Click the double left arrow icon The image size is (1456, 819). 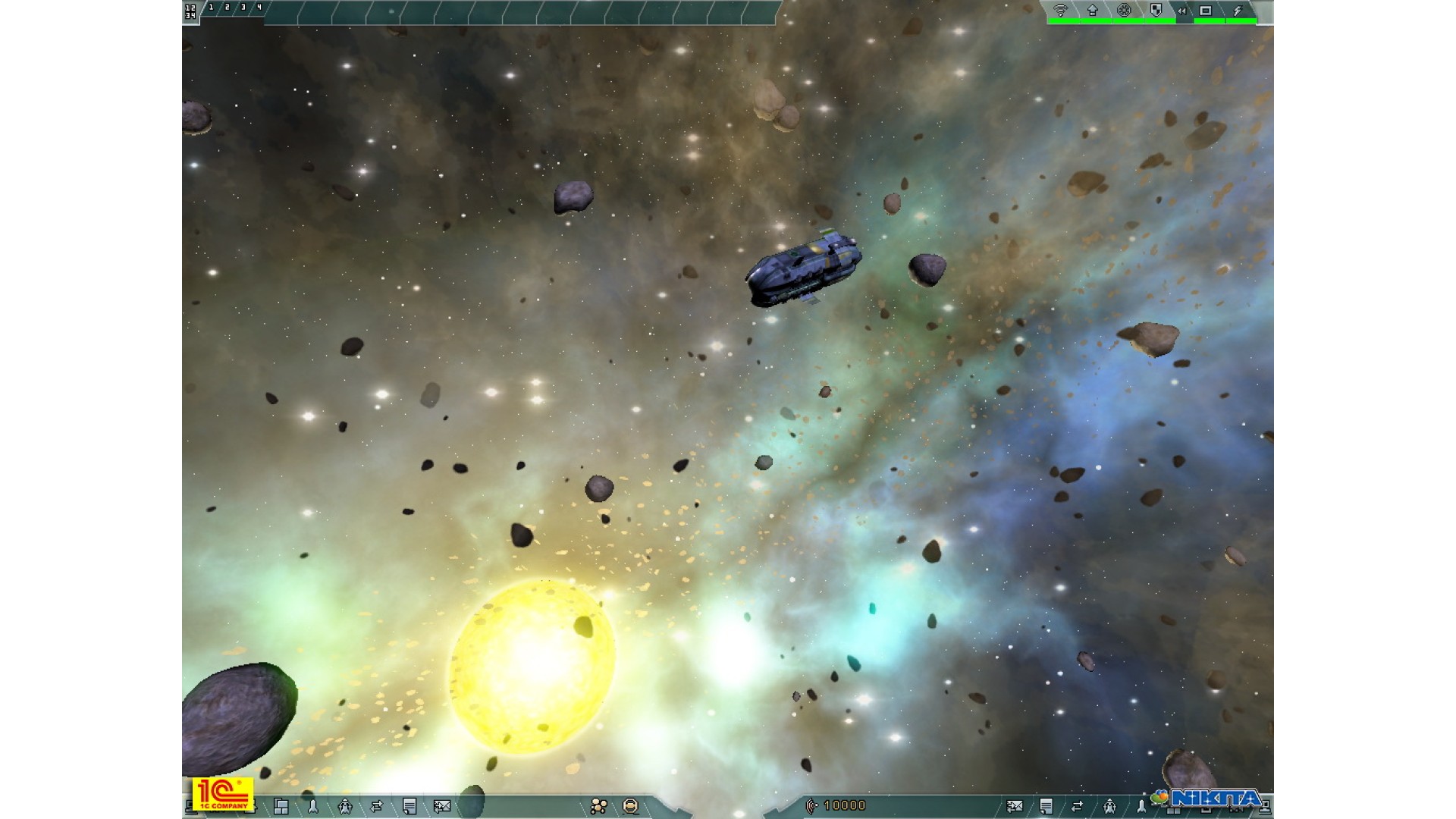pyautogui.click(x=1181, y=11)
